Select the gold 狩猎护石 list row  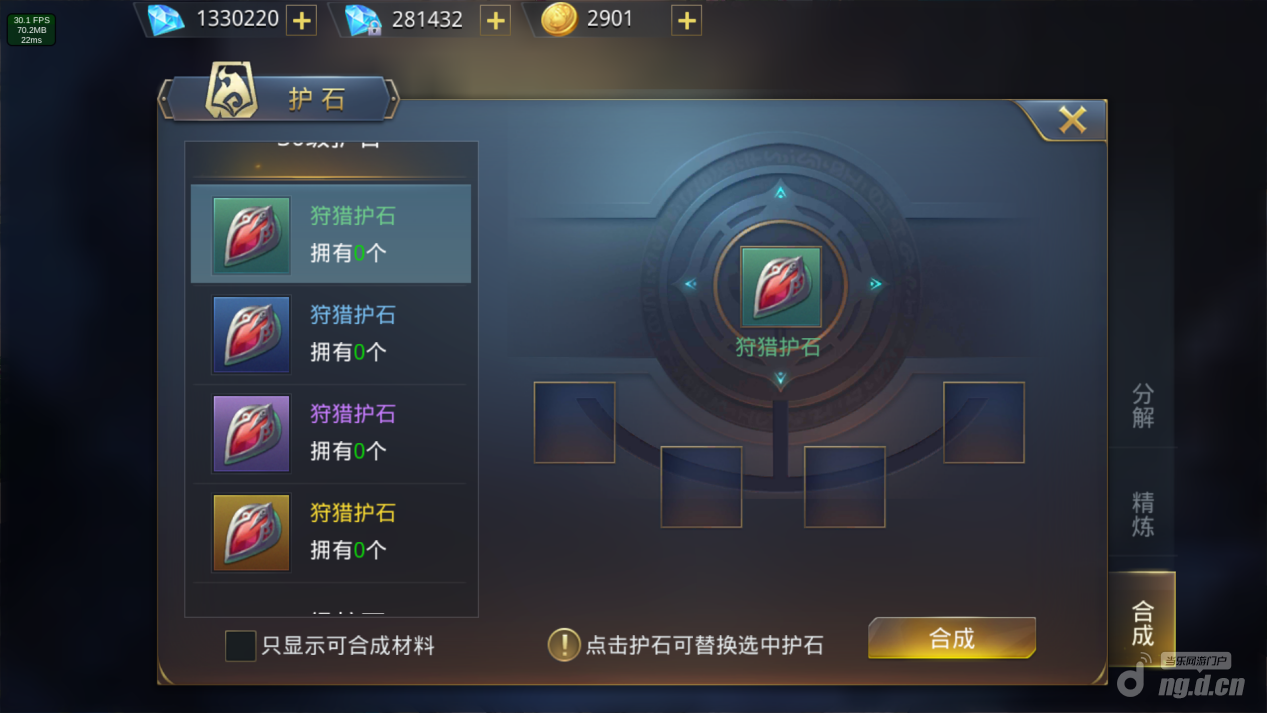[x=331, y=532]
